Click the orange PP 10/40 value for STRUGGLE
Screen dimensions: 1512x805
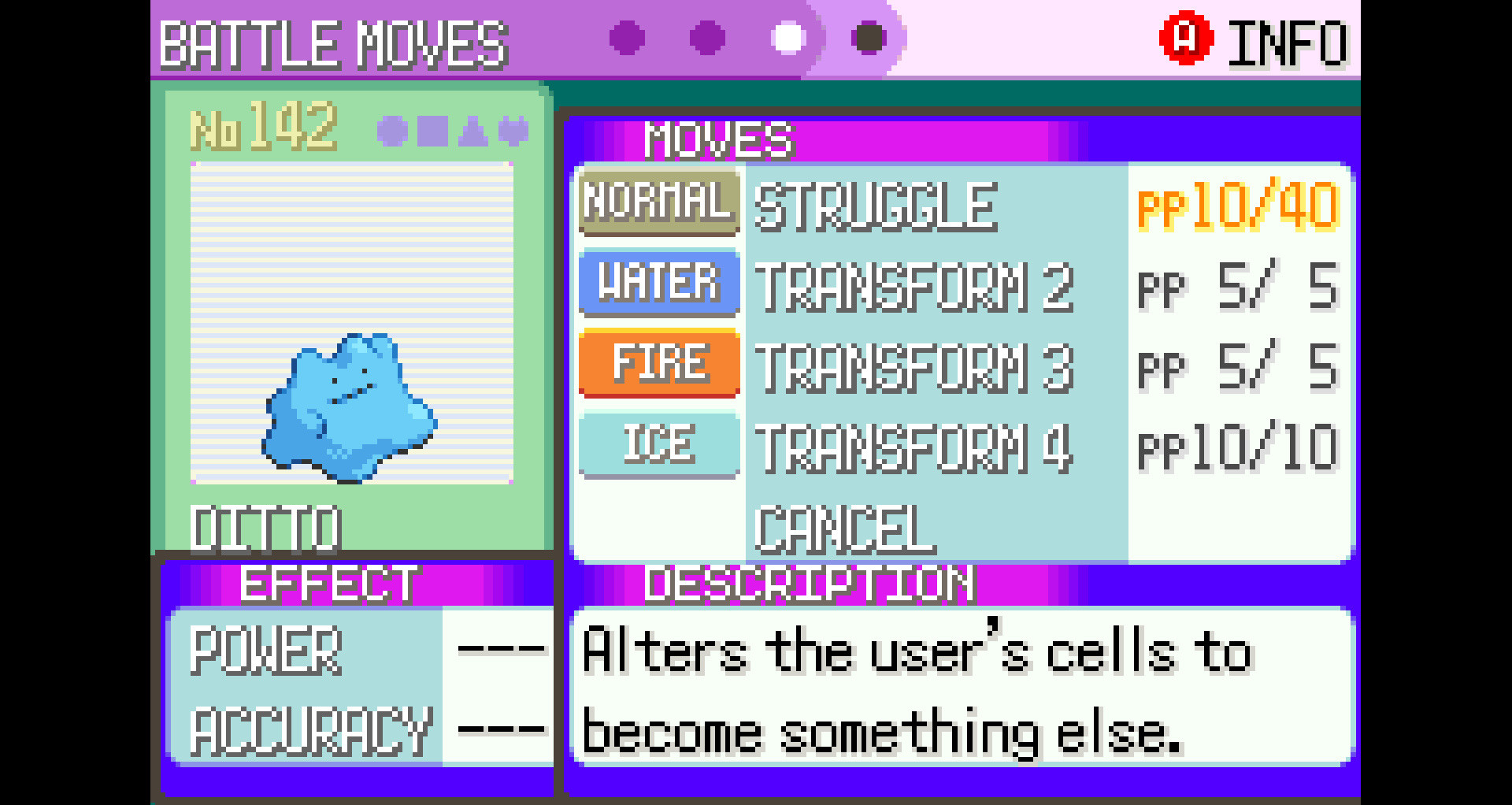coord(1236,205)
